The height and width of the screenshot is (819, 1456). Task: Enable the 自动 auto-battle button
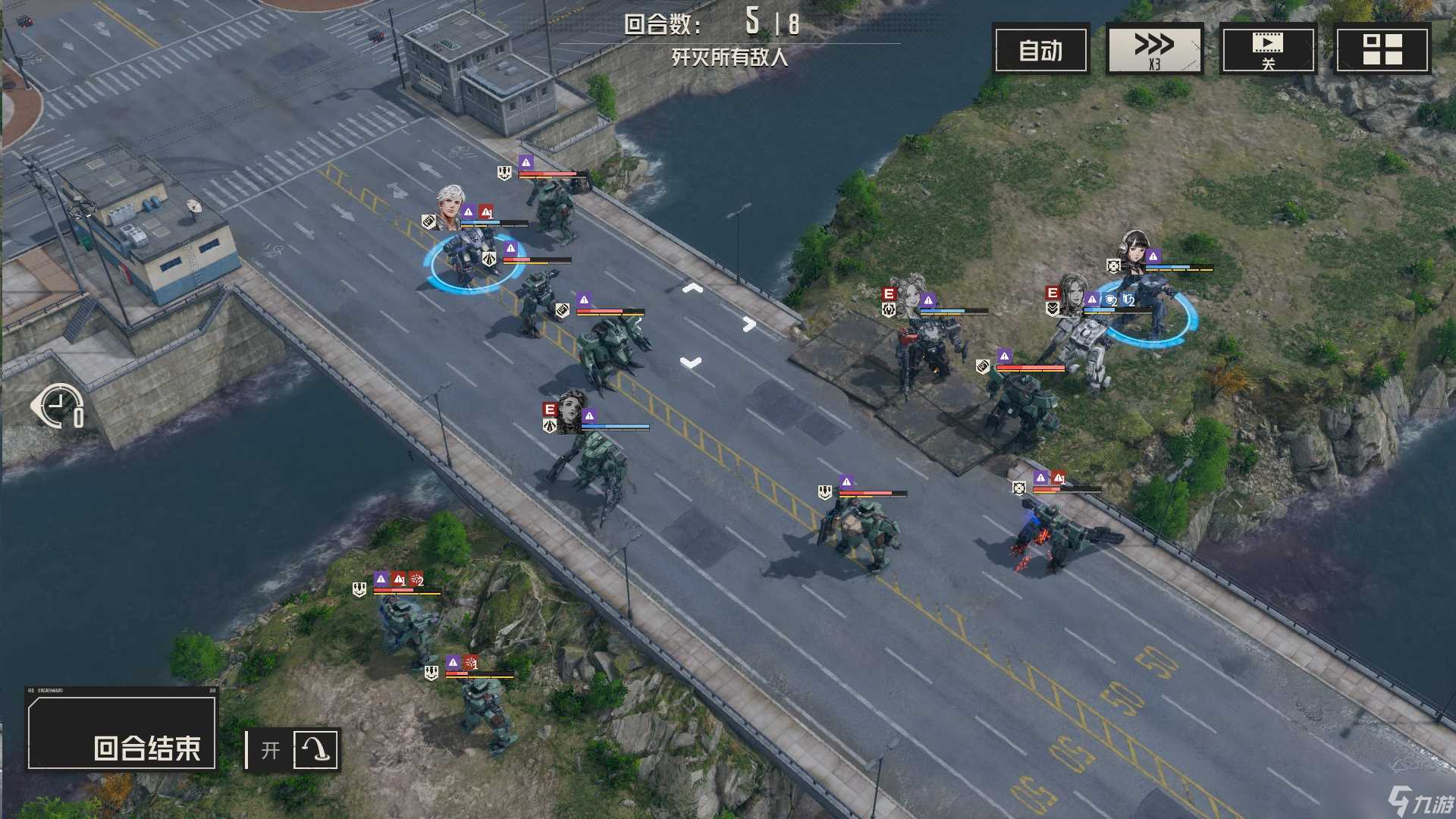click(1040, 50)
